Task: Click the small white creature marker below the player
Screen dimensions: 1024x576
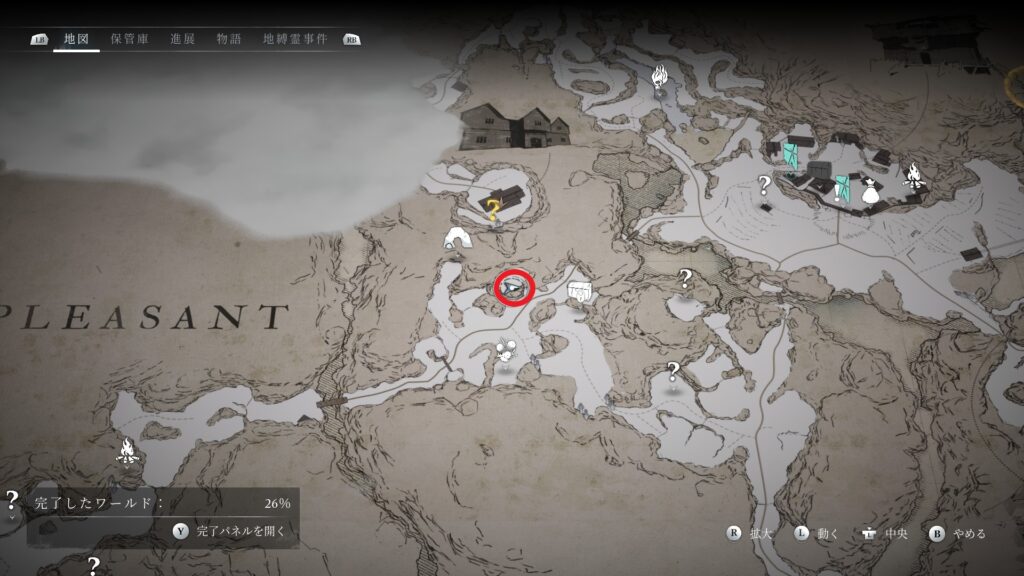Action: pos(506,352)
